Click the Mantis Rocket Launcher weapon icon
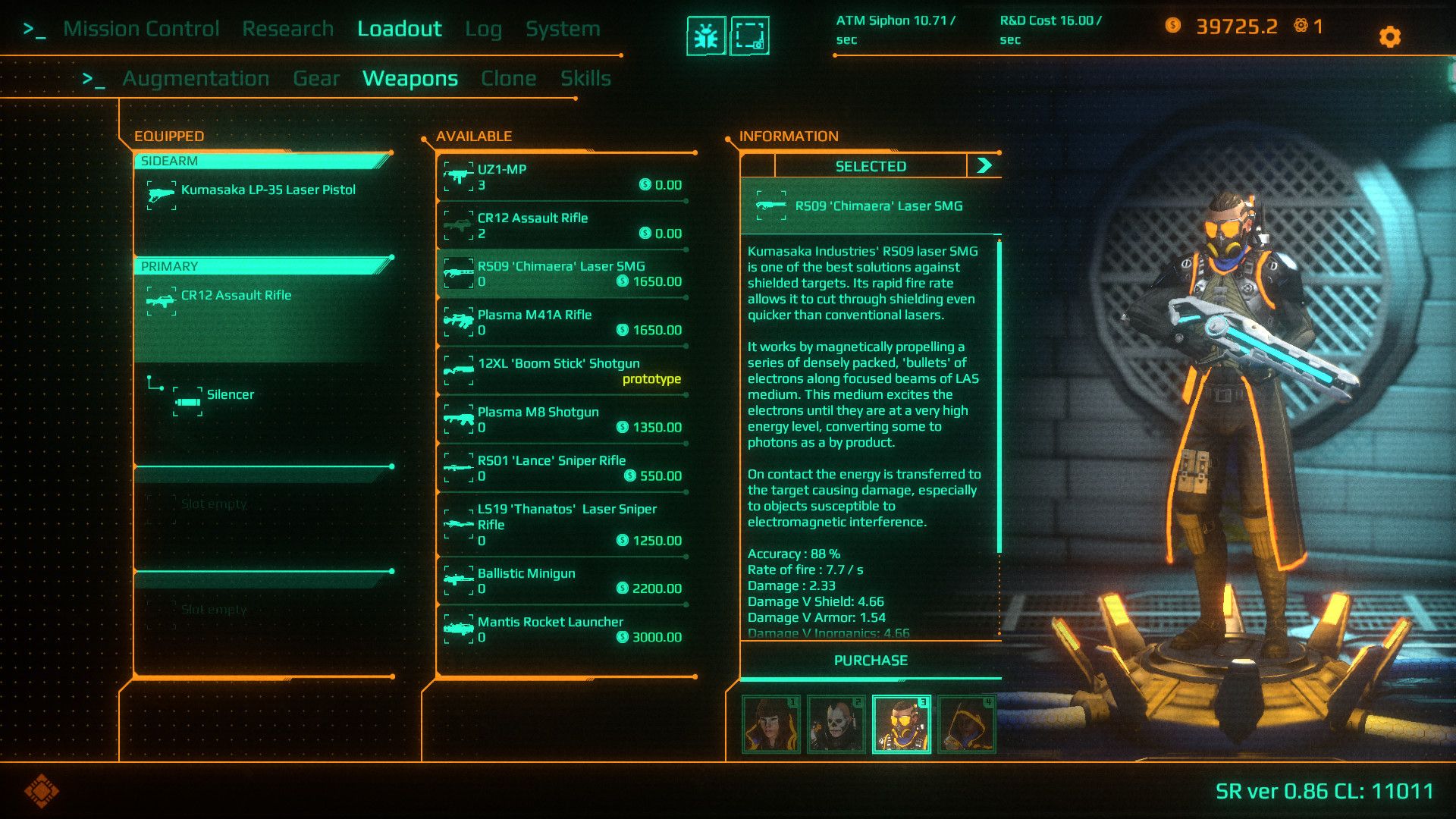 pyautogui.click(x=460, y=629)
